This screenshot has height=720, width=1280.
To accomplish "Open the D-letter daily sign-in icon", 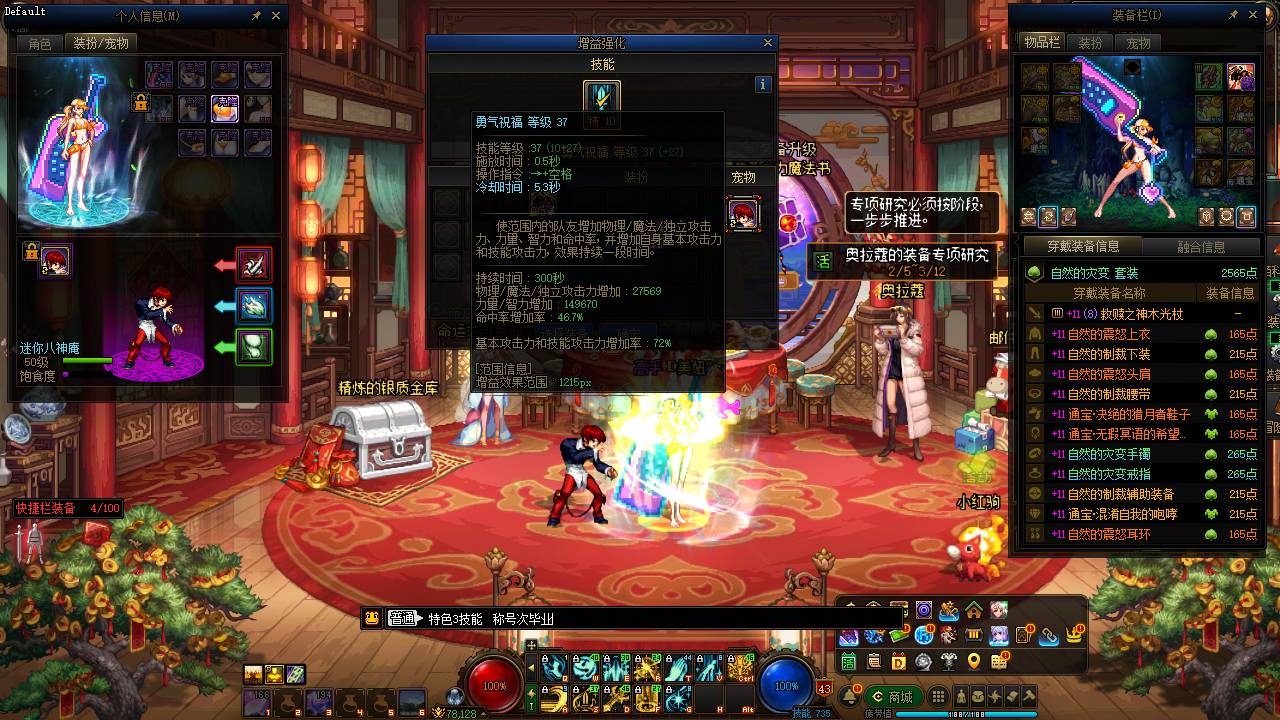I will click(897, 662).
